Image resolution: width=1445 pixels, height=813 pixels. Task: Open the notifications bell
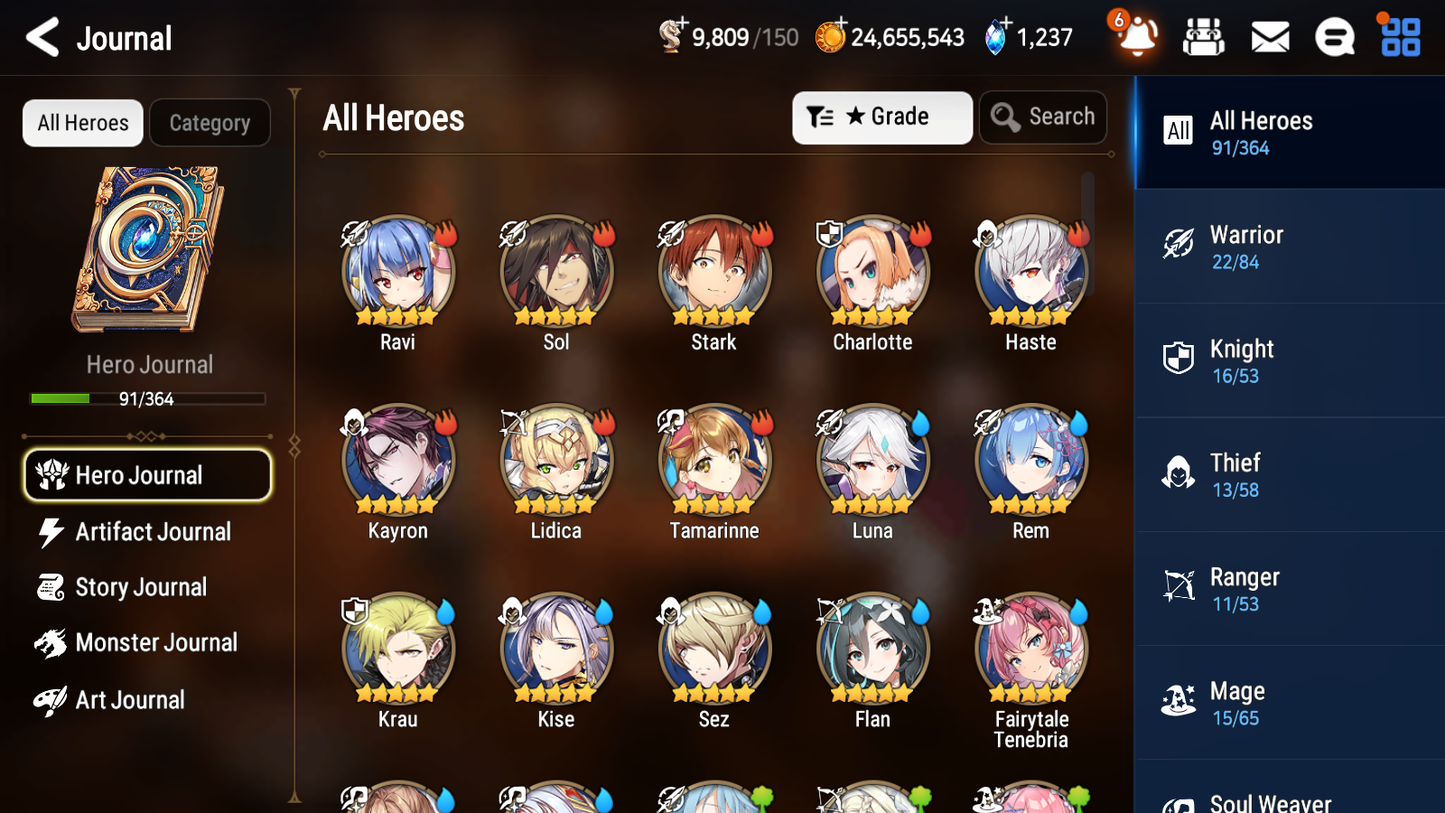tap(1135, 37)
